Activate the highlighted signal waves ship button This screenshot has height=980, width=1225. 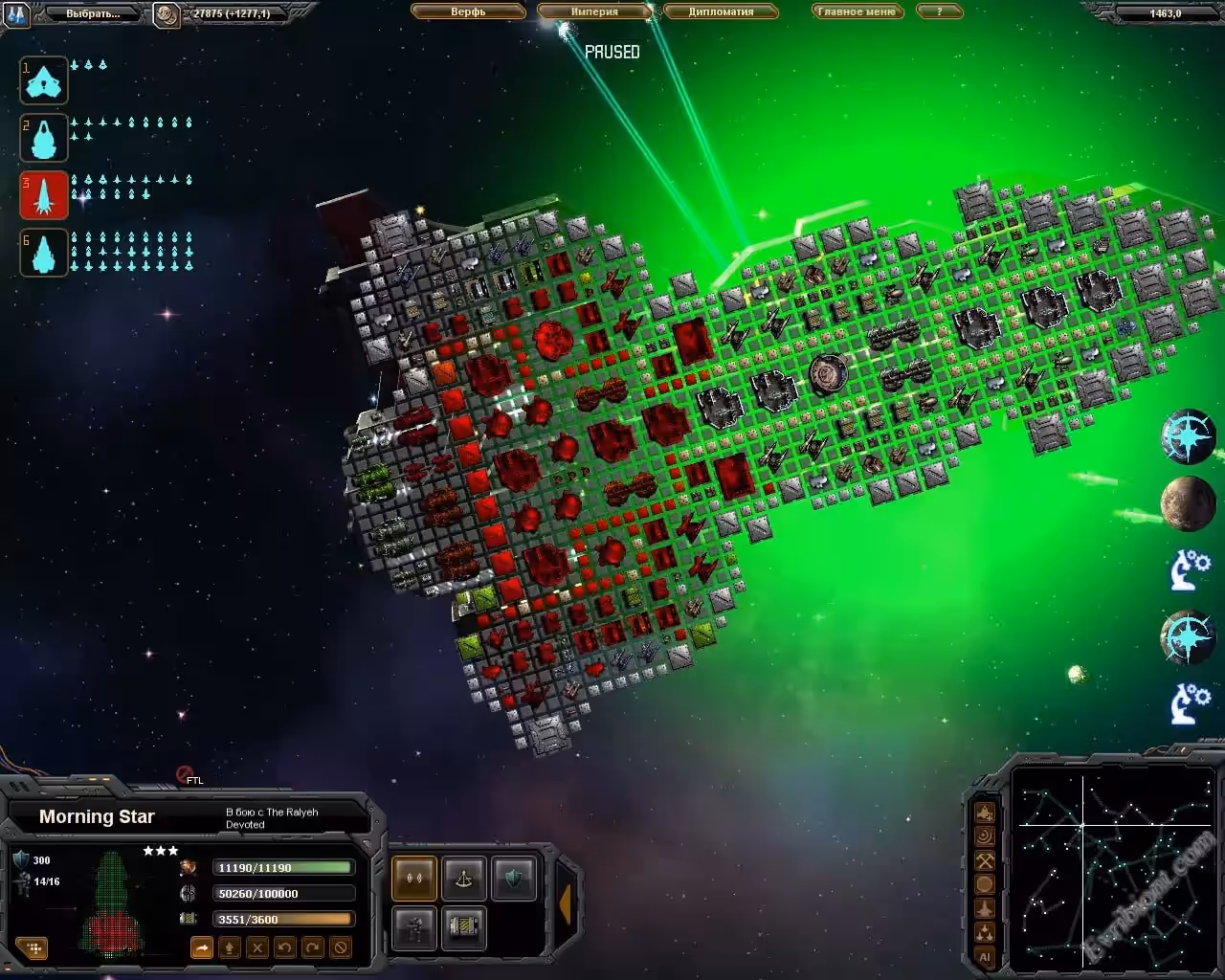coord(413,879)
